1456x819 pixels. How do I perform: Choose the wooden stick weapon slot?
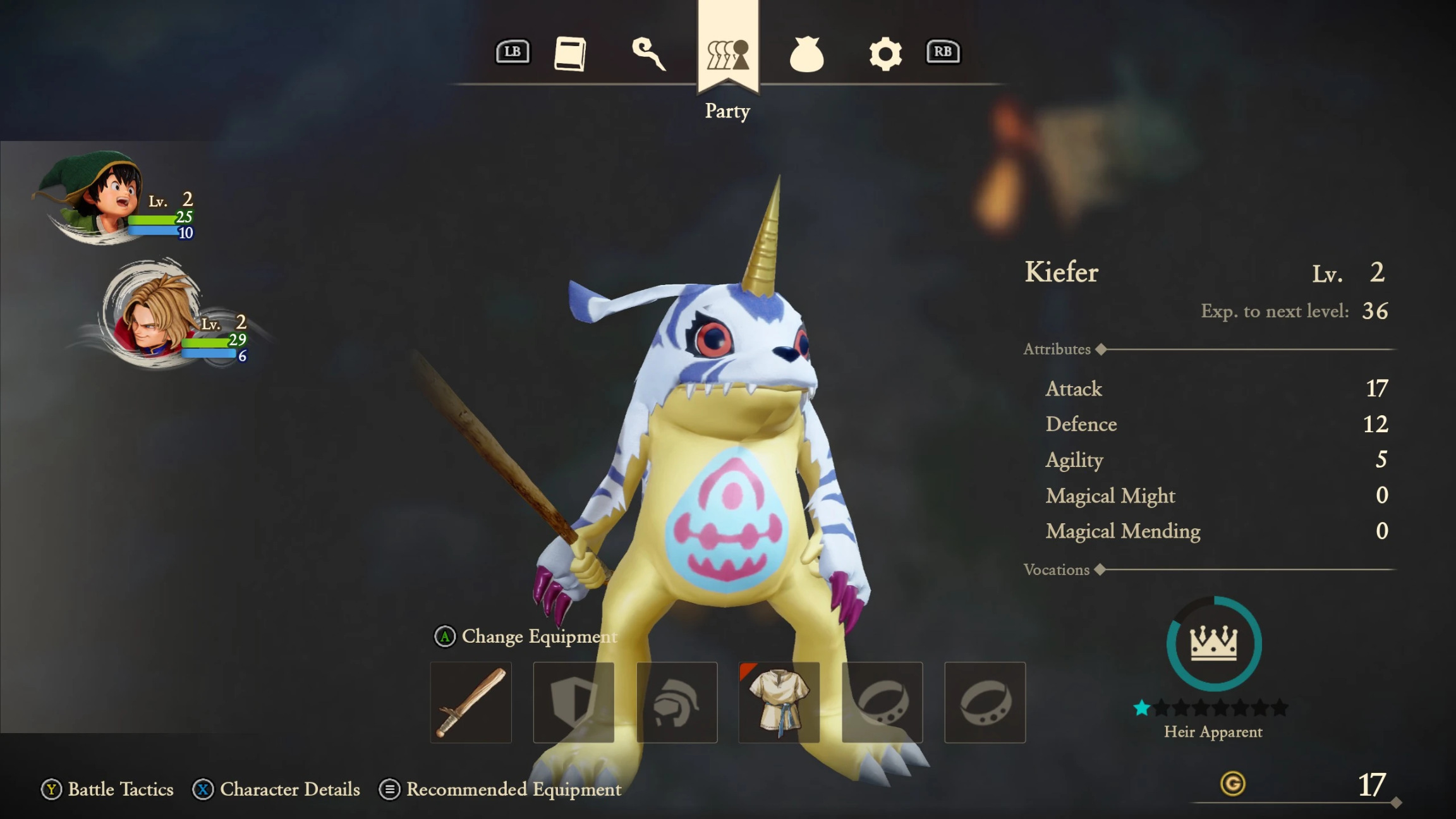[471, 702]
